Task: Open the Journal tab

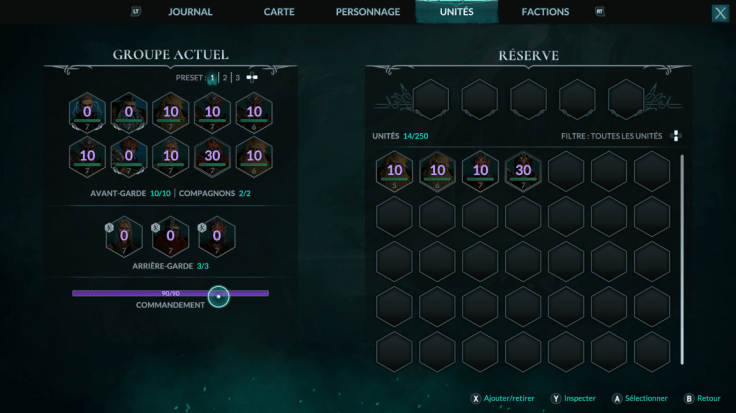Action: click(190, 12)
